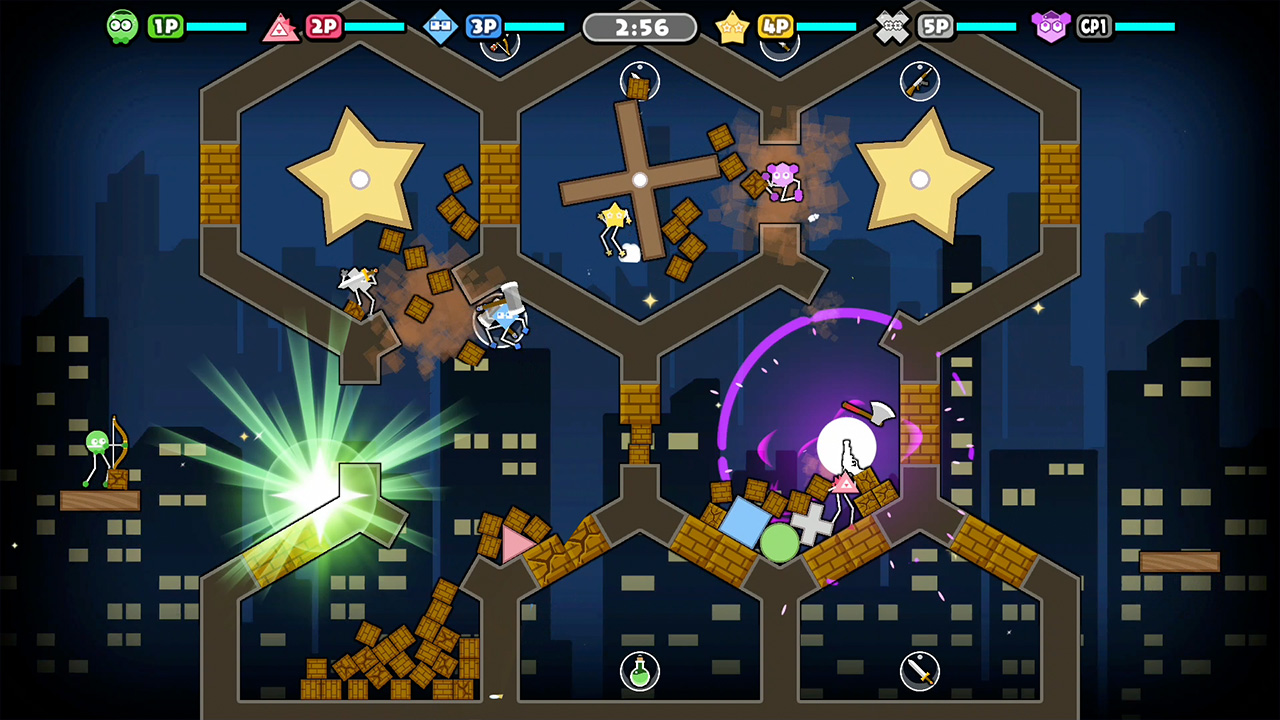Click the 1P name badge
Viewport: 1280px width, 720px height.
pos(165,26)
